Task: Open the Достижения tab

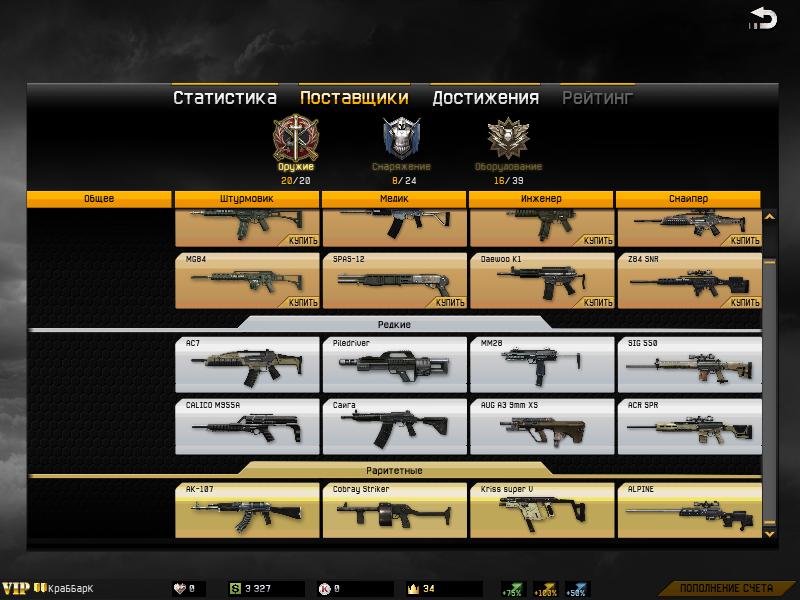Action: click(485, 98)
